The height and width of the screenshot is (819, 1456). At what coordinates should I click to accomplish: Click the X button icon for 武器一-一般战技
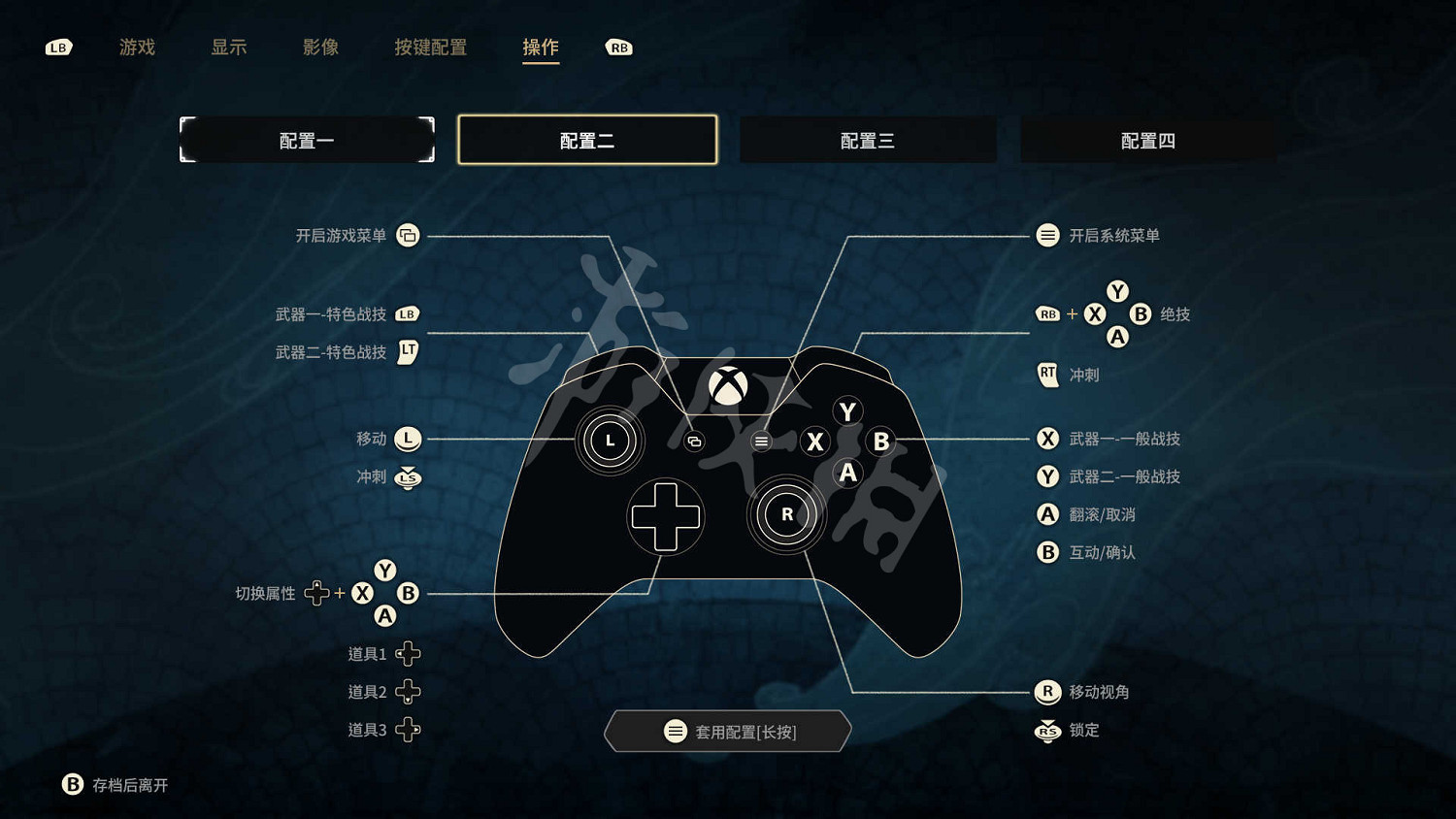coord(1047,439)
